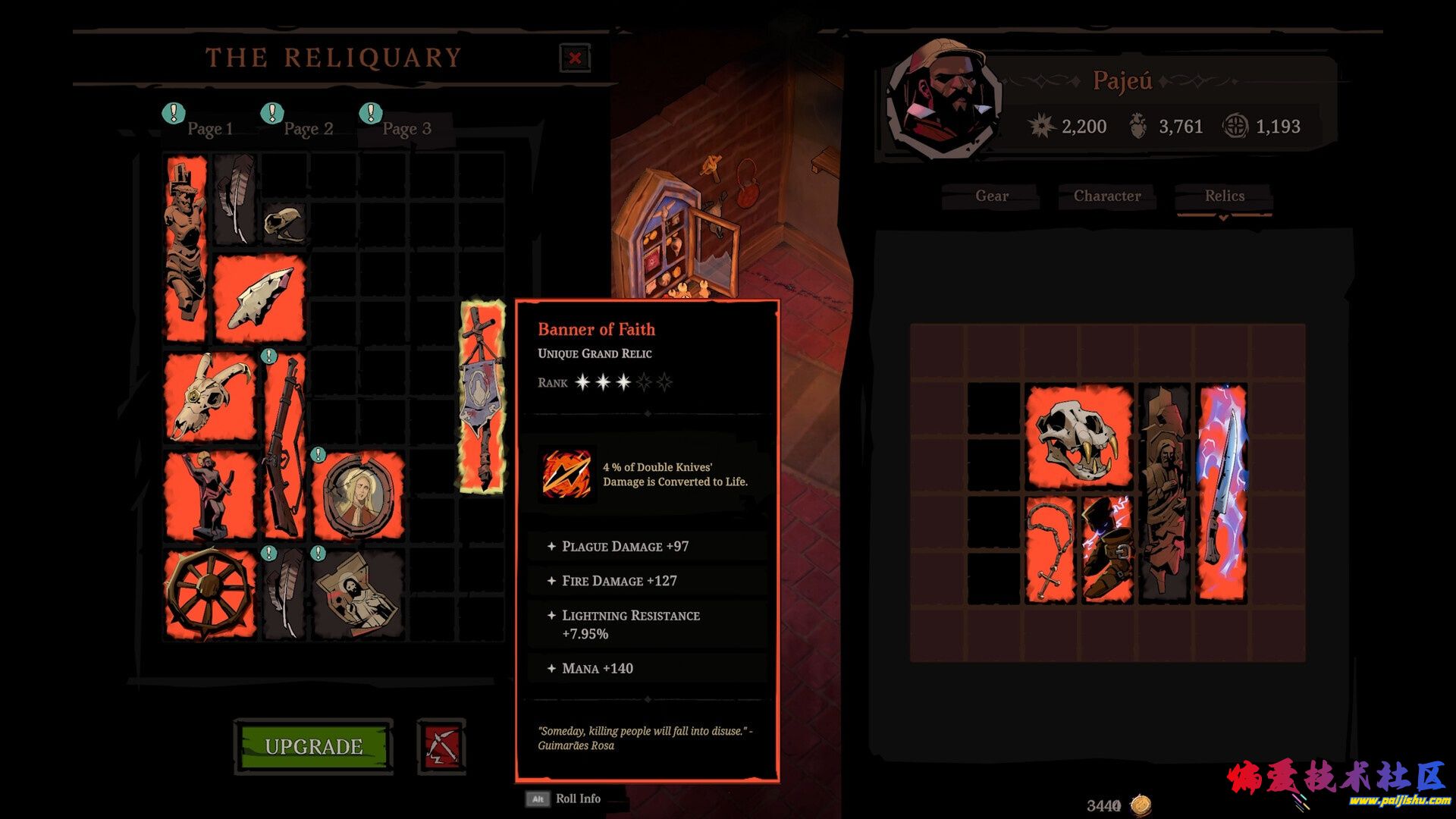Go to Page 3 of the Reliquary
The image size is (1456, 819).
tap(406, 129)
